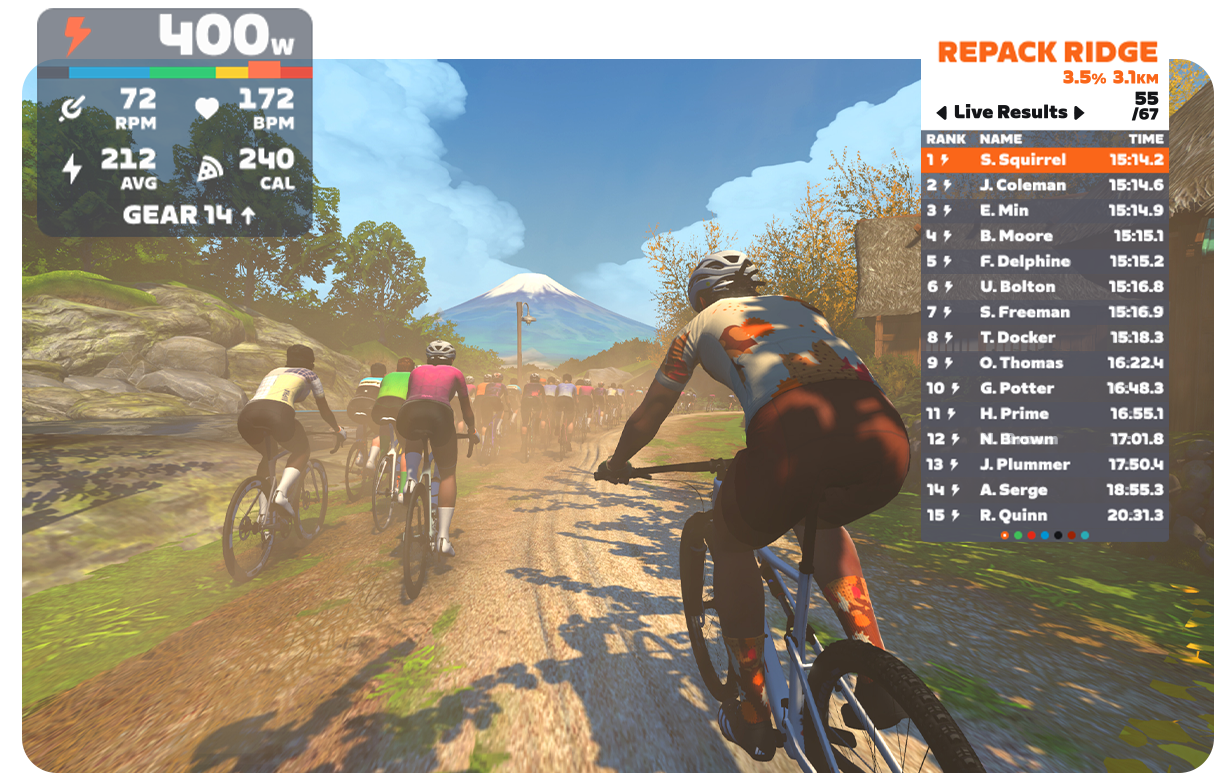Viewport: 1232px width, 778px height.
Task: Select S. Squirrel's highlighted first-place row
Action: [1044, 159]
